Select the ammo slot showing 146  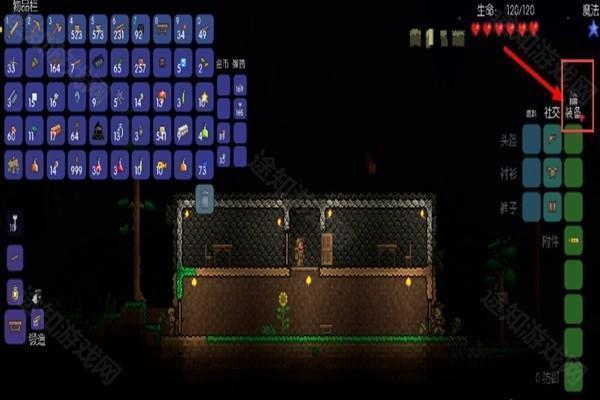point(240,108)
